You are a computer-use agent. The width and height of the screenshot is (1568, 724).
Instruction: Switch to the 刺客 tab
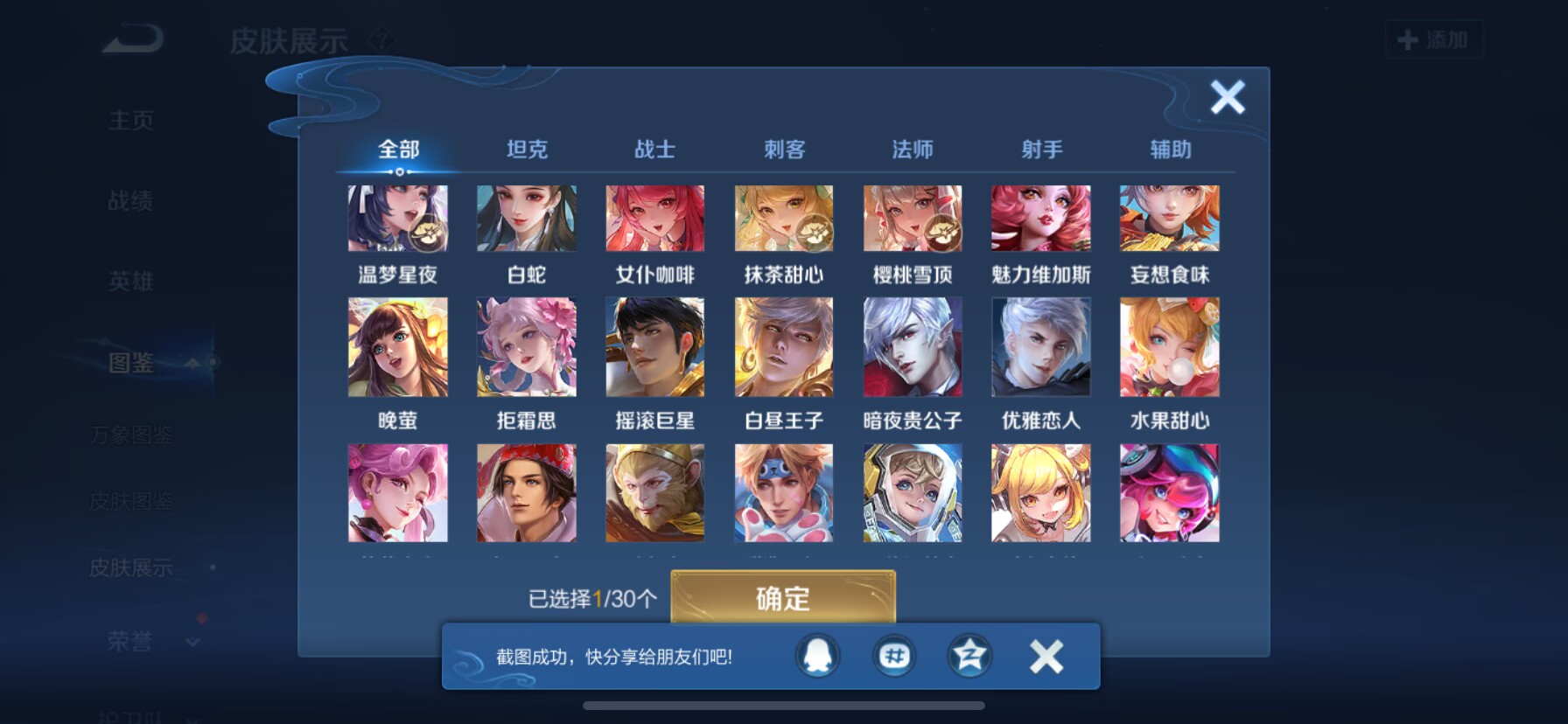click(x=784, y=150)
